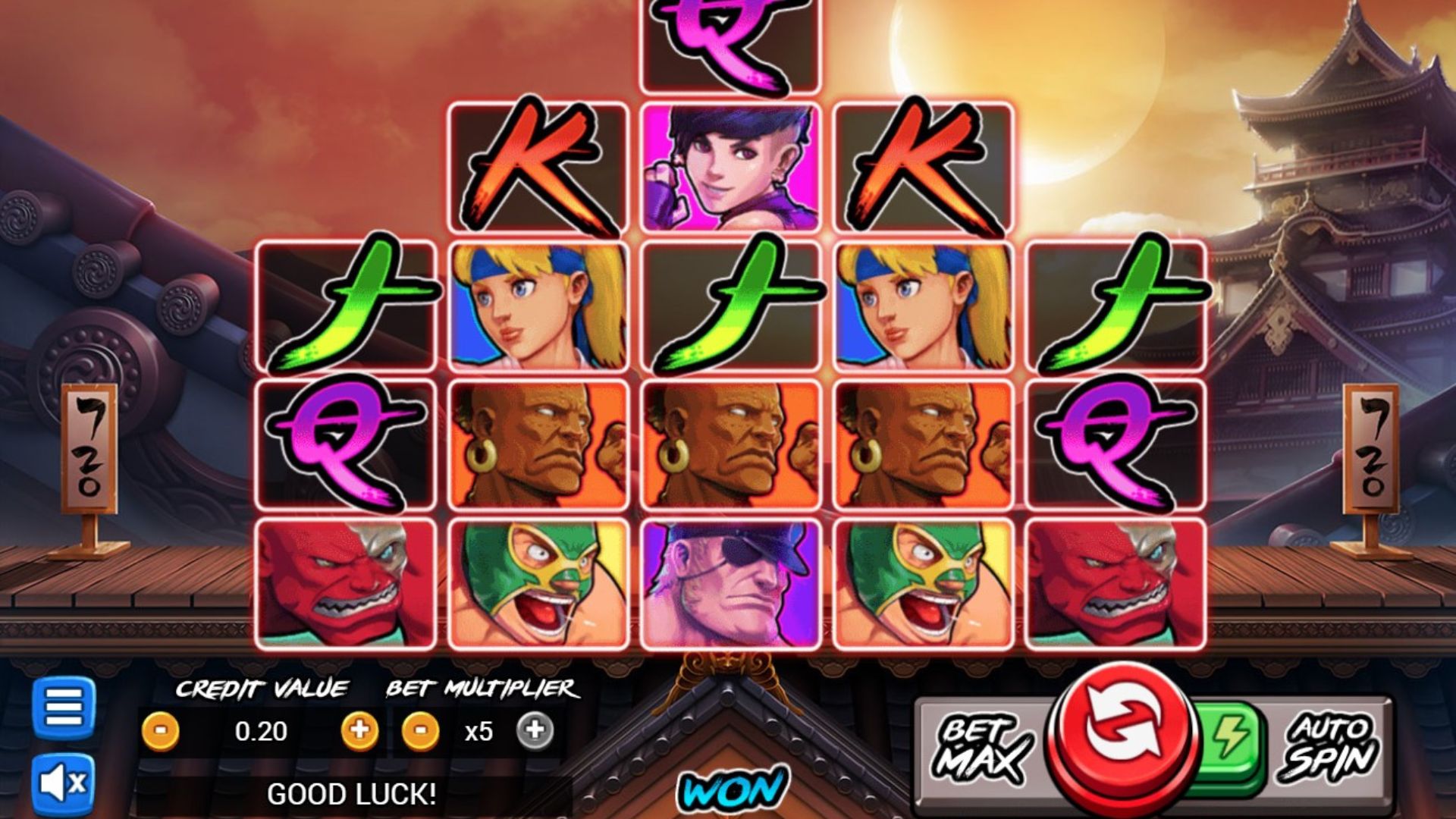Increase the credit value
1456x819 pixels.
tap(359, 731)
